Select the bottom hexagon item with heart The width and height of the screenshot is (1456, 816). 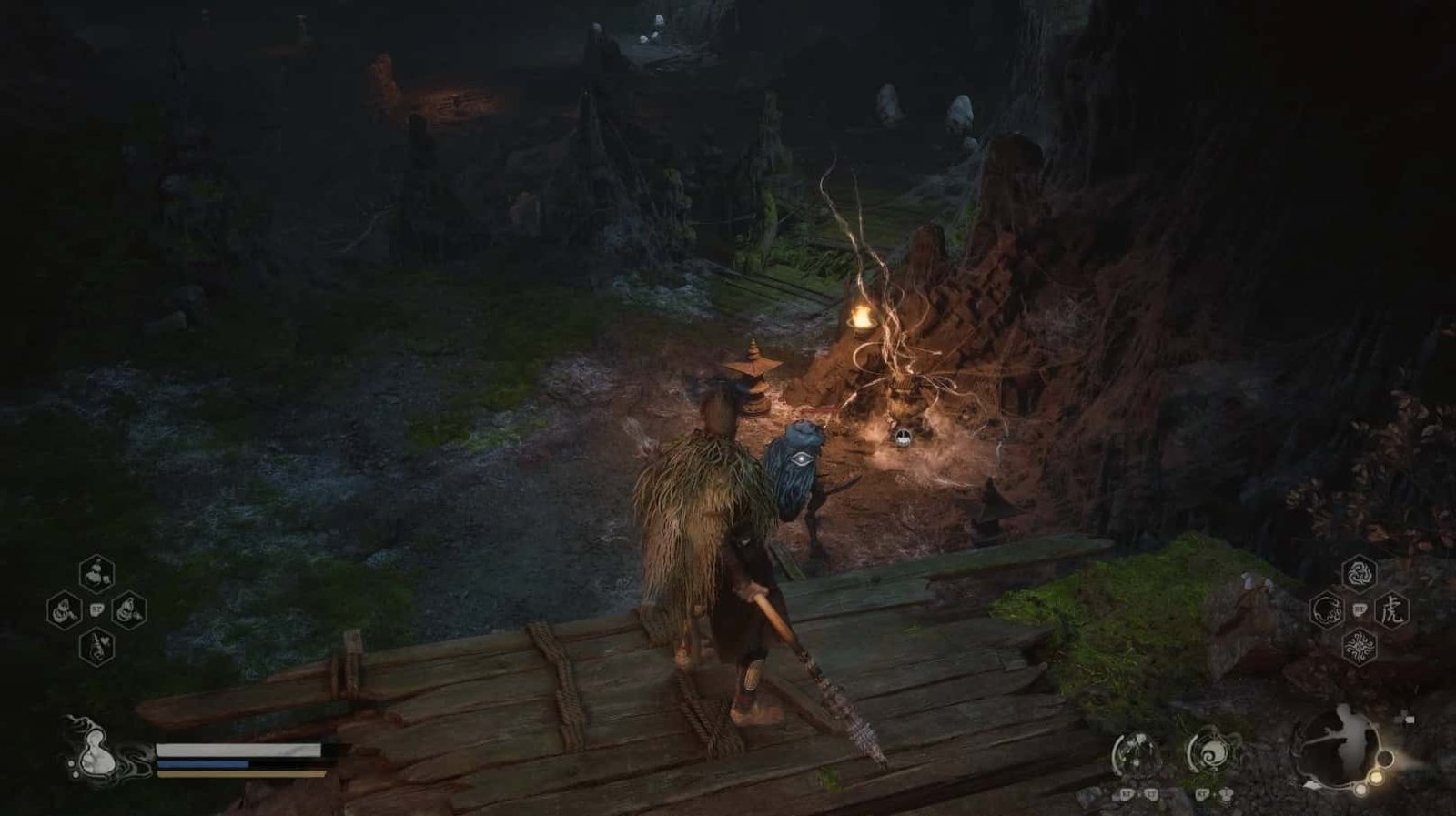click(x=96, y=646)
